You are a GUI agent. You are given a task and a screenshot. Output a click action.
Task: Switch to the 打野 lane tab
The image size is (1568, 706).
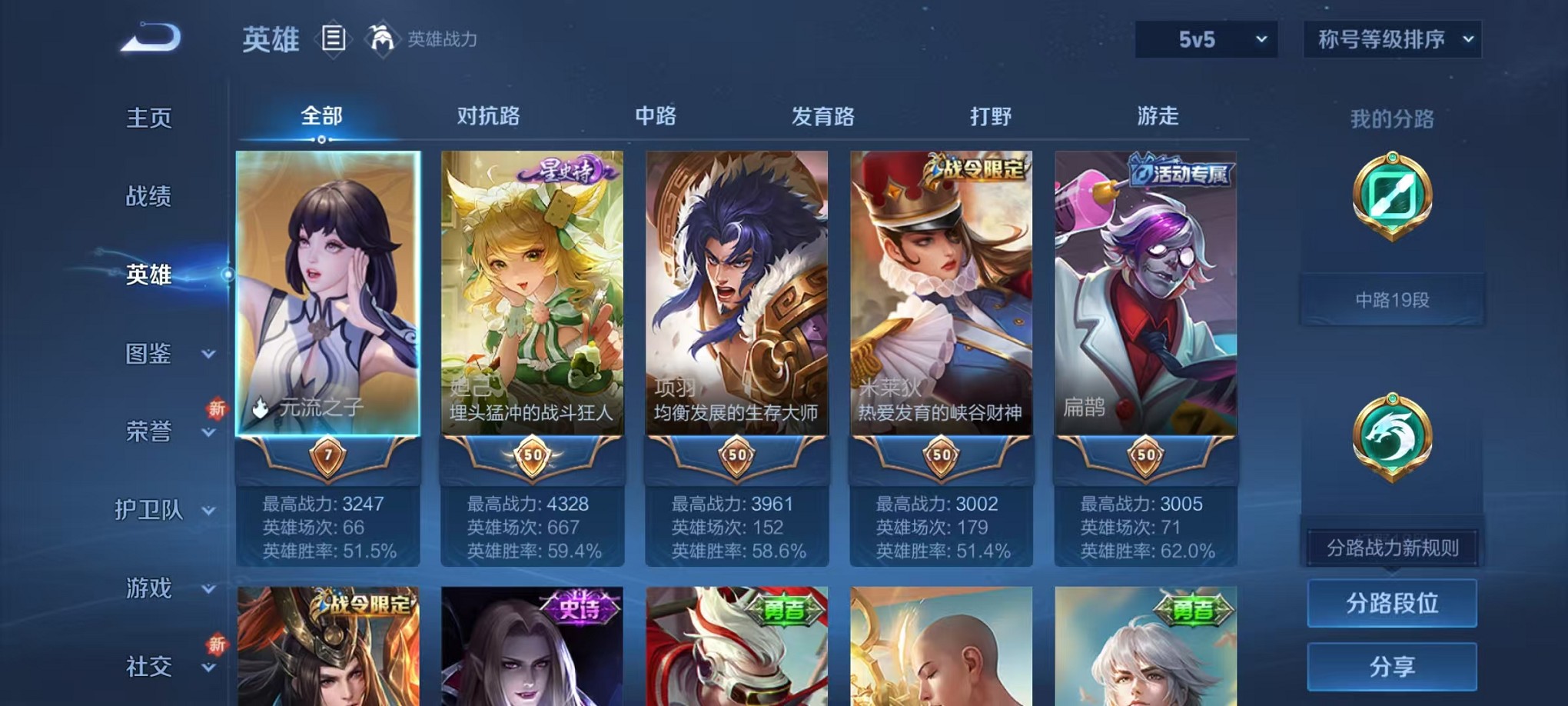[988, 115]
